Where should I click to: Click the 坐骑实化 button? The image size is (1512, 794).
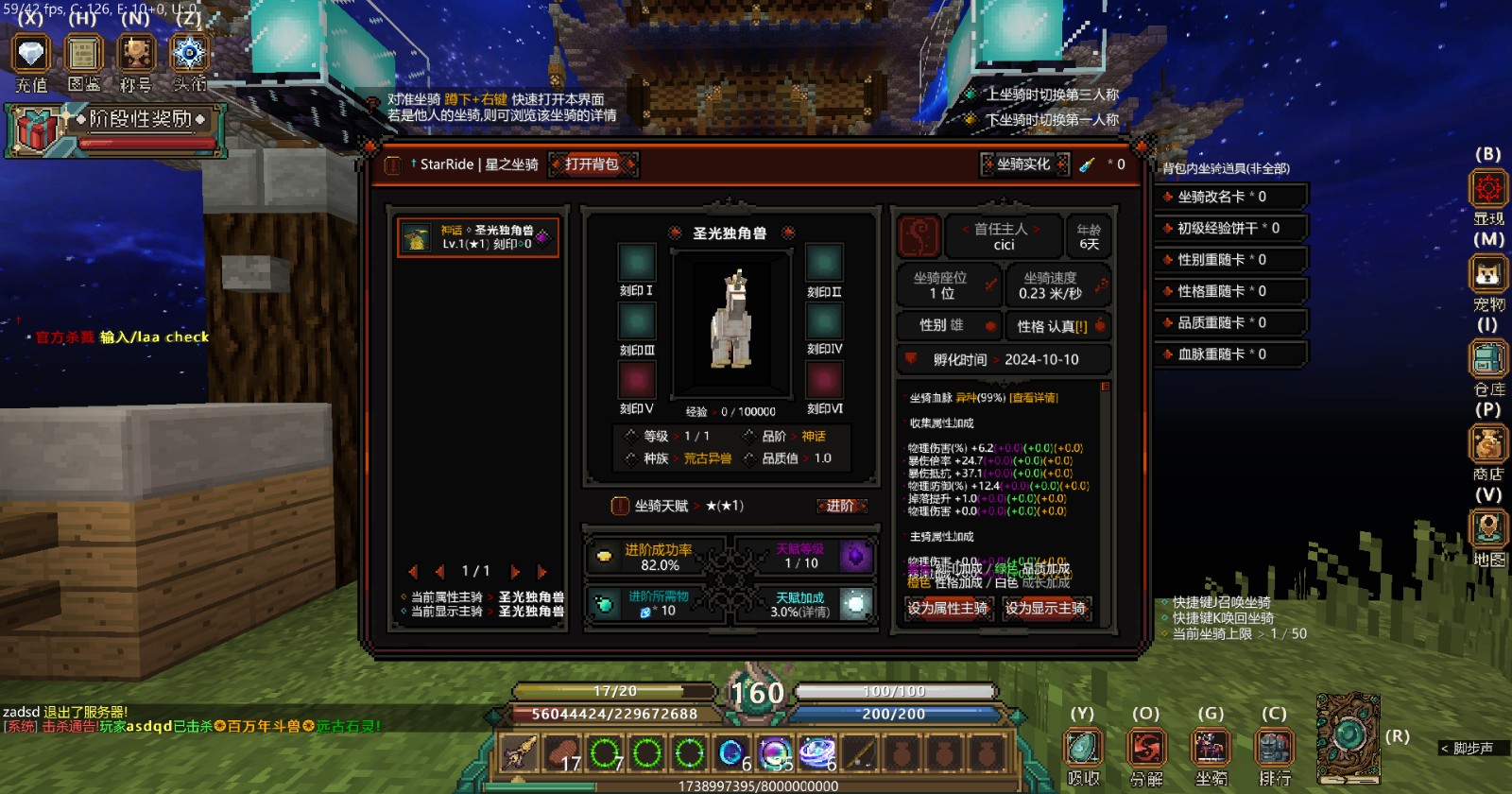click(1024, 164)
